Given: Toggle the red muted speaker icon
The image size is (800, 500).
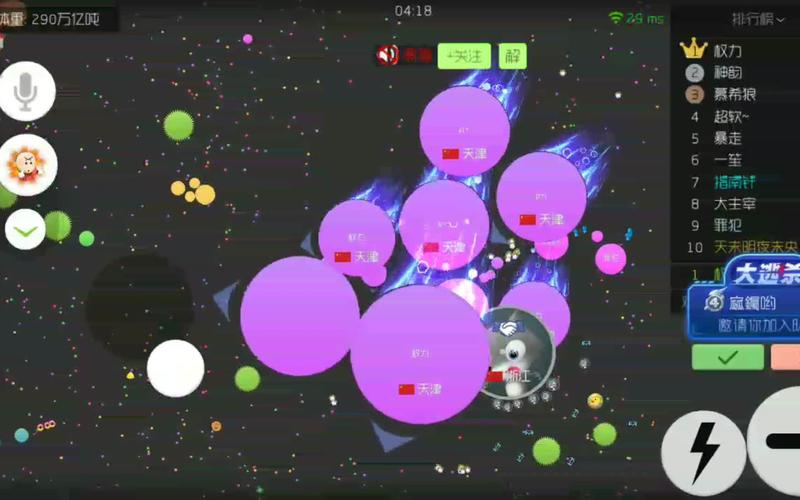Looking at the screenshot, I should point(388,55).
